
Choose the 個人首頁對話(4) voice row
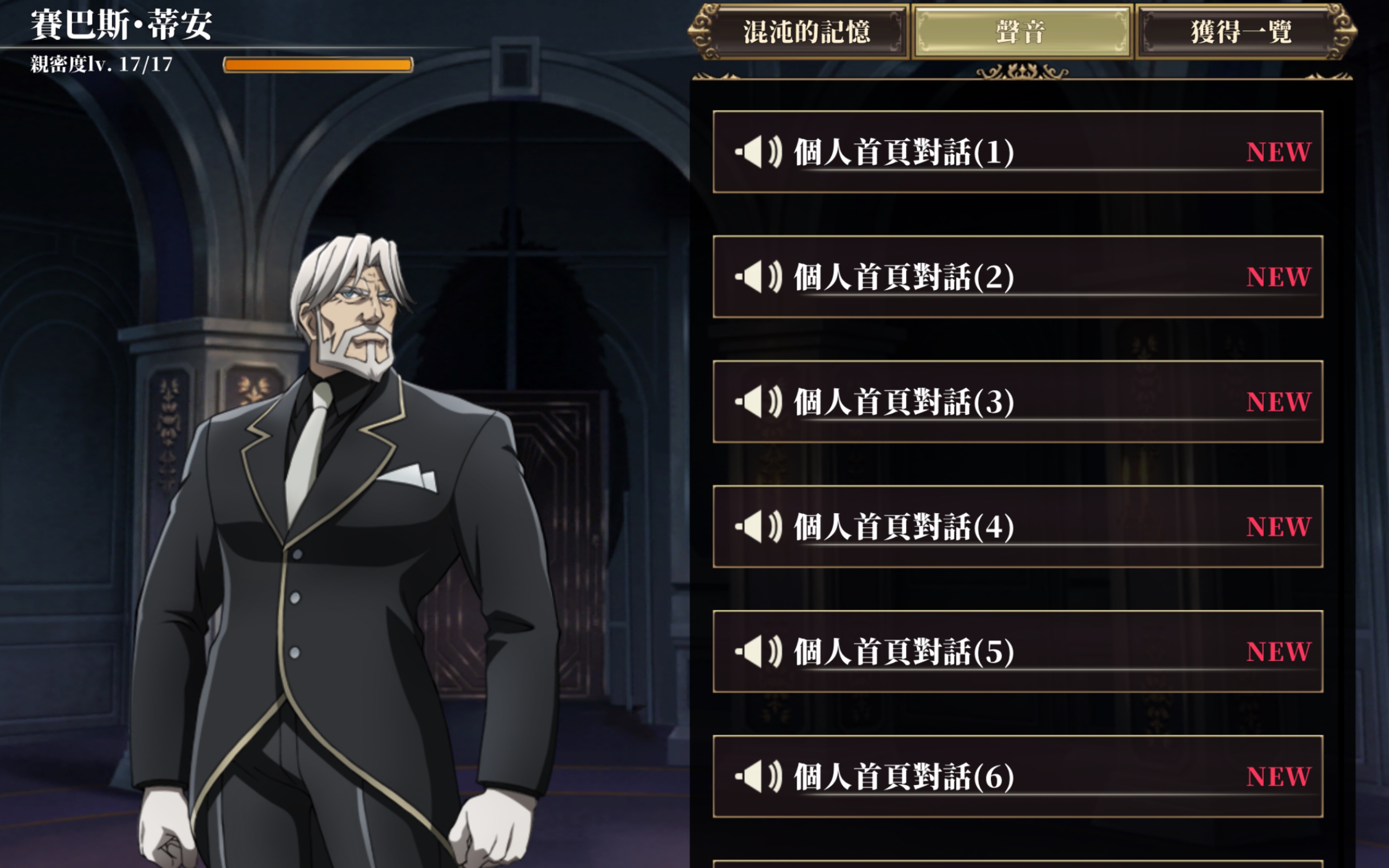pyautogui.click(x=1017, y=527)
